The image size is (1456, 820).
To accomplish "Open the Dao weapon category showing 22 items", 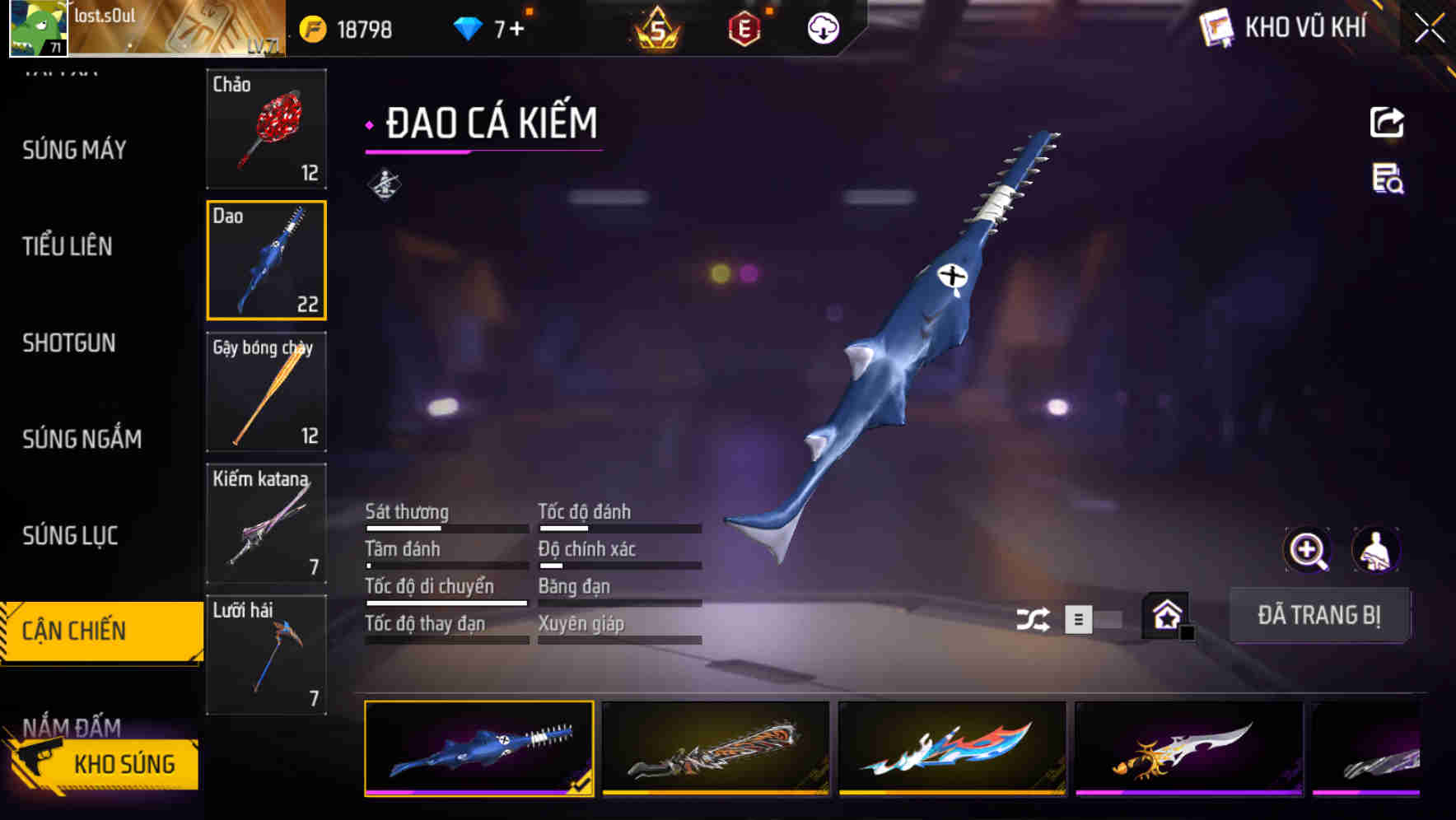I will click(266, 259).
